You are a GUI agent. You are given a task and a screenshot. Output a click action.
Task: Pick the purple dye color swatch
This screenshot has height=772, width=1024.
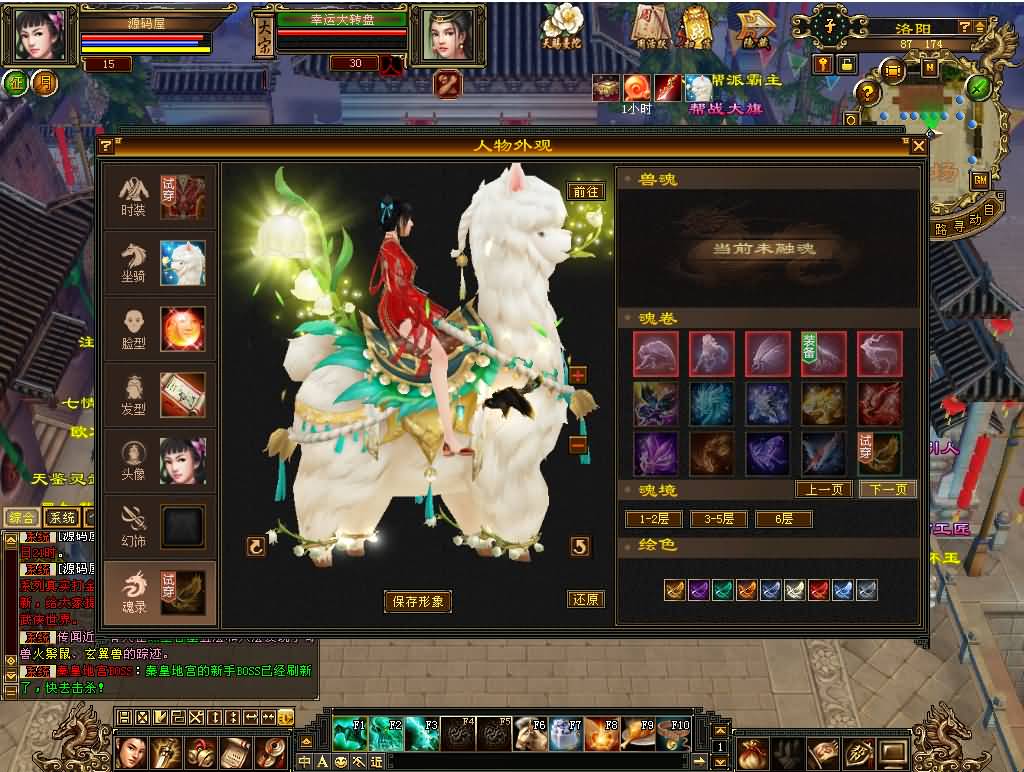tap(698, 590)
